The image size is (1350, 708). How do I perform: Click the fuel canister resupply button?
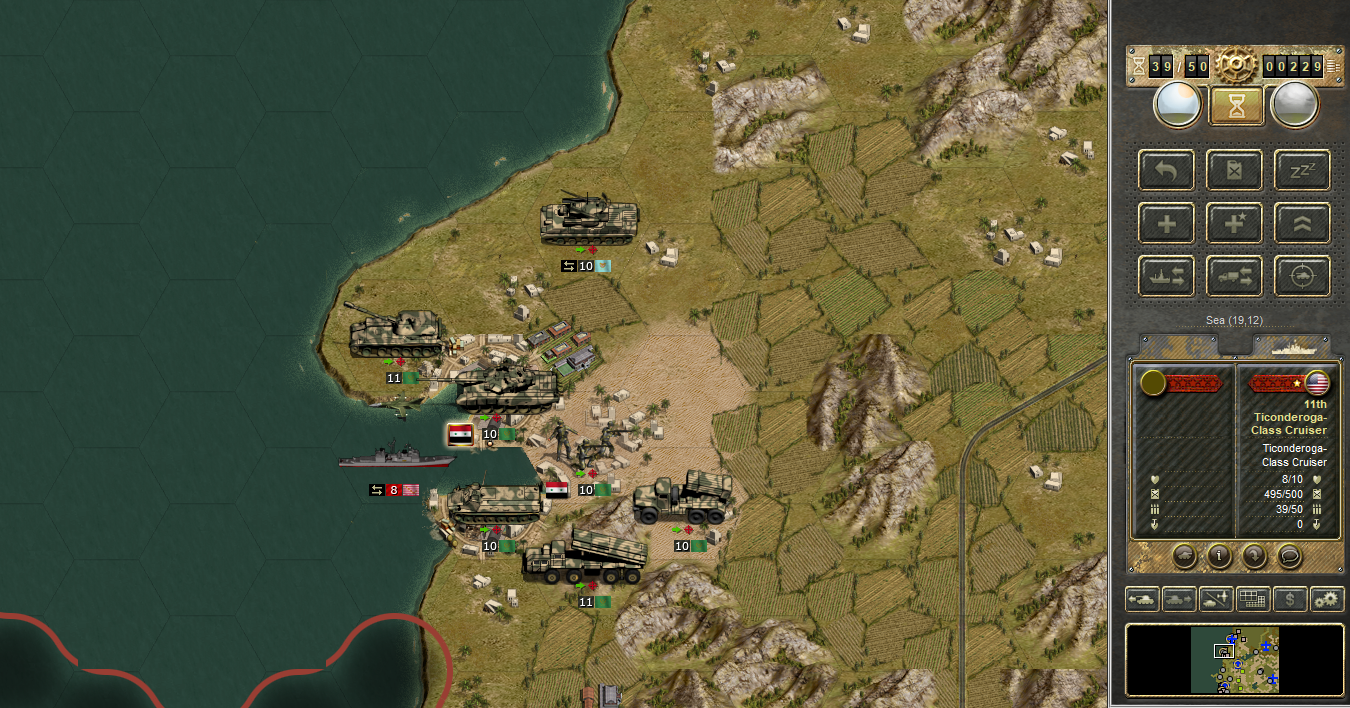point(1234,170)
